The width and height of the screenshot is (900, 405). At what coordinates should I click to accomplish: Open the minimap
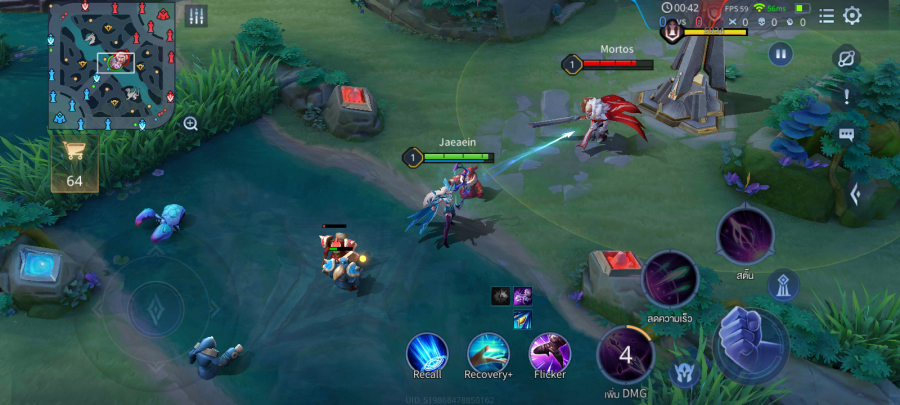(x=112, y=65)
